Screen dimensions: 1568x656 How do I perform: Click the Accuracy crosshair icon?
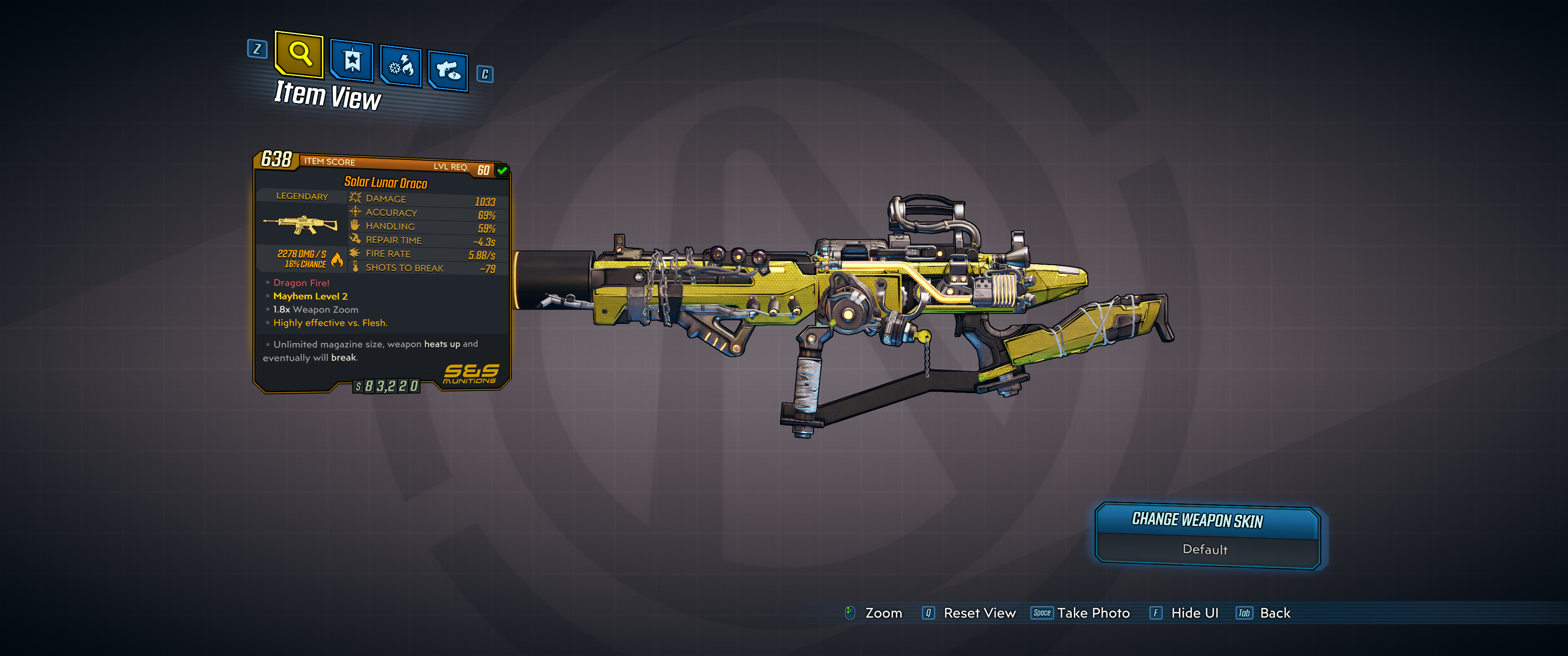pos(355,212)
